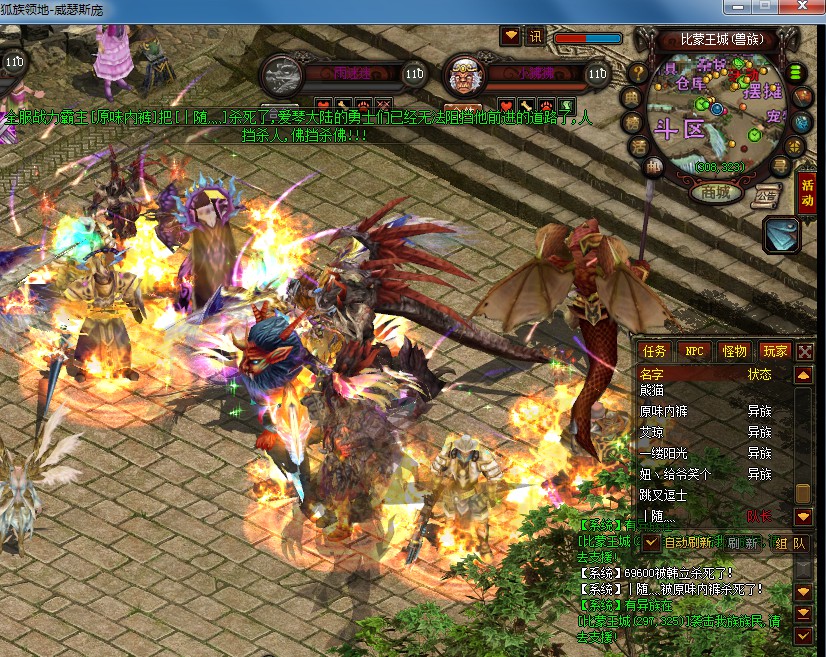
Task: Click the 讯 message button
Action: pyautogui.click(x=535, y=36)
